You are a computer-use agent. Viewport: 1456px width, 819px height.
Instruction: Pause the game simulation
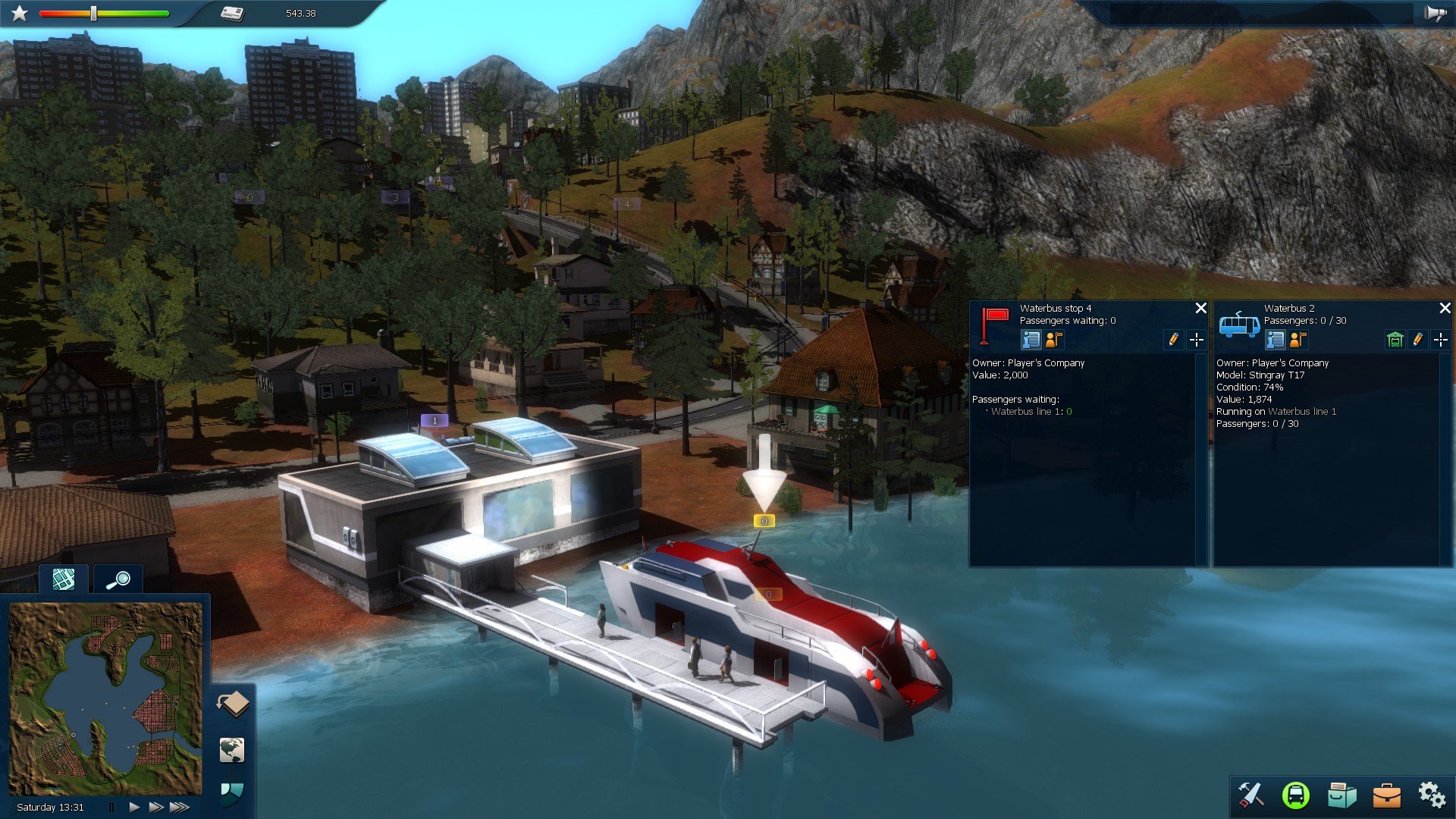click(x=111, y=808)
